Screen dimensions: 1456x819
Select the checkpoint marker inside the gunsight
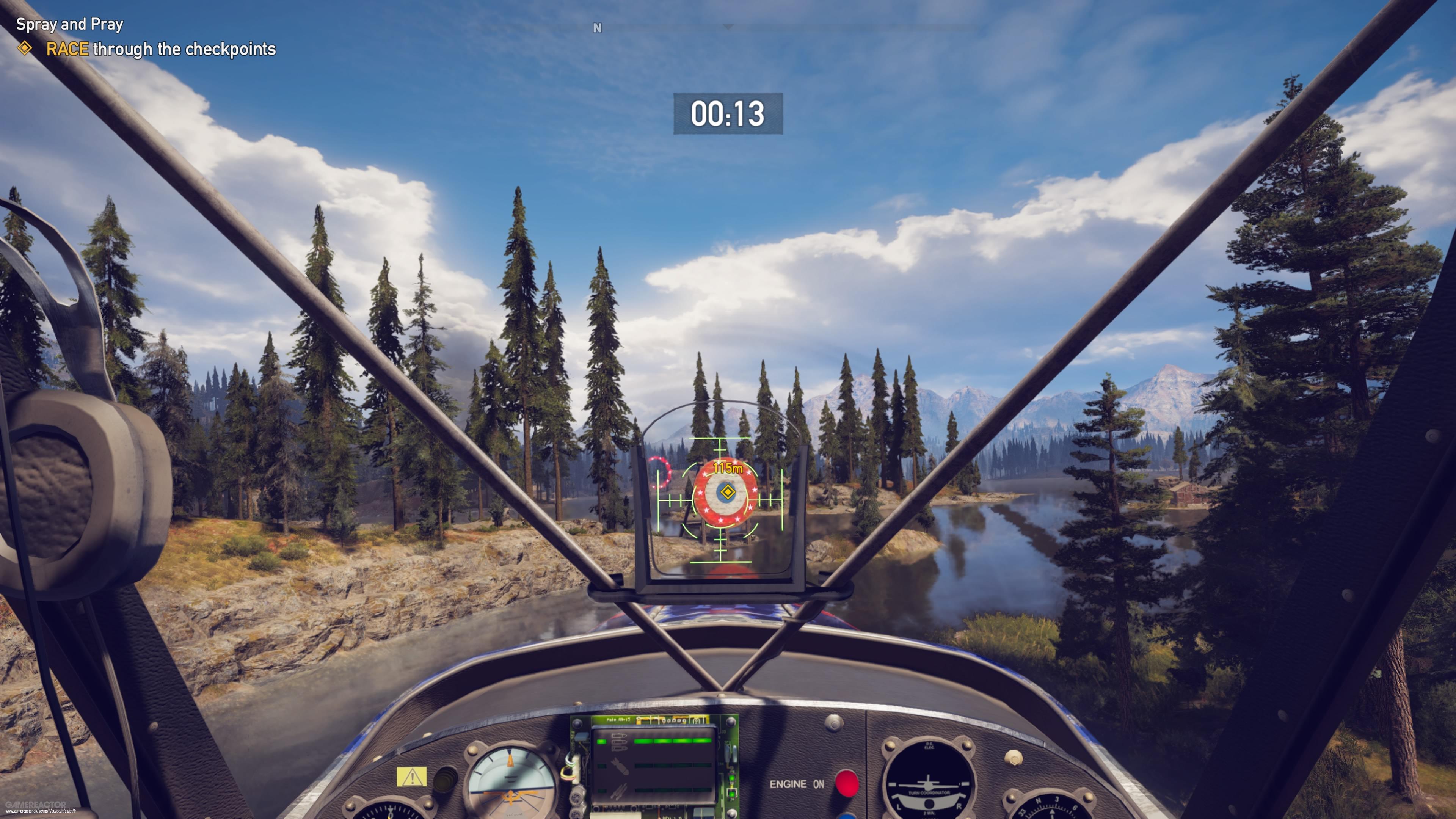coord(728,492)
